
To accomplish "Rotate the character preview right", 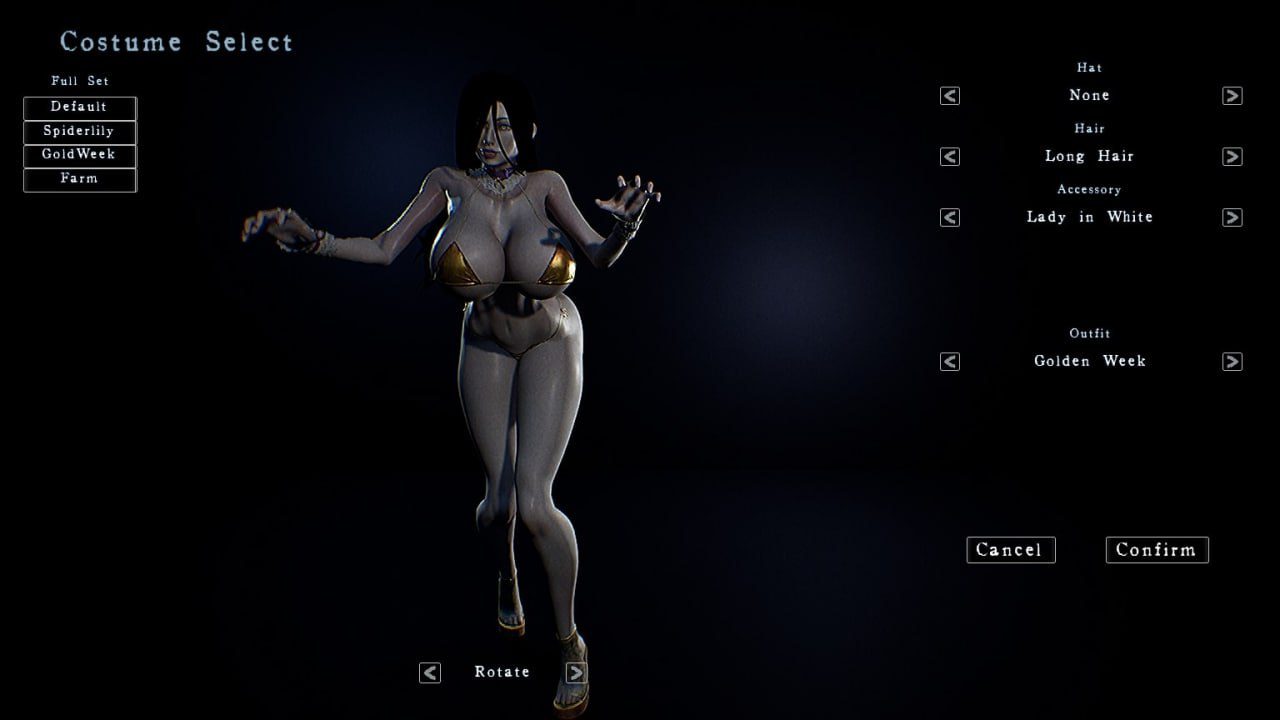I will [576, 673].
